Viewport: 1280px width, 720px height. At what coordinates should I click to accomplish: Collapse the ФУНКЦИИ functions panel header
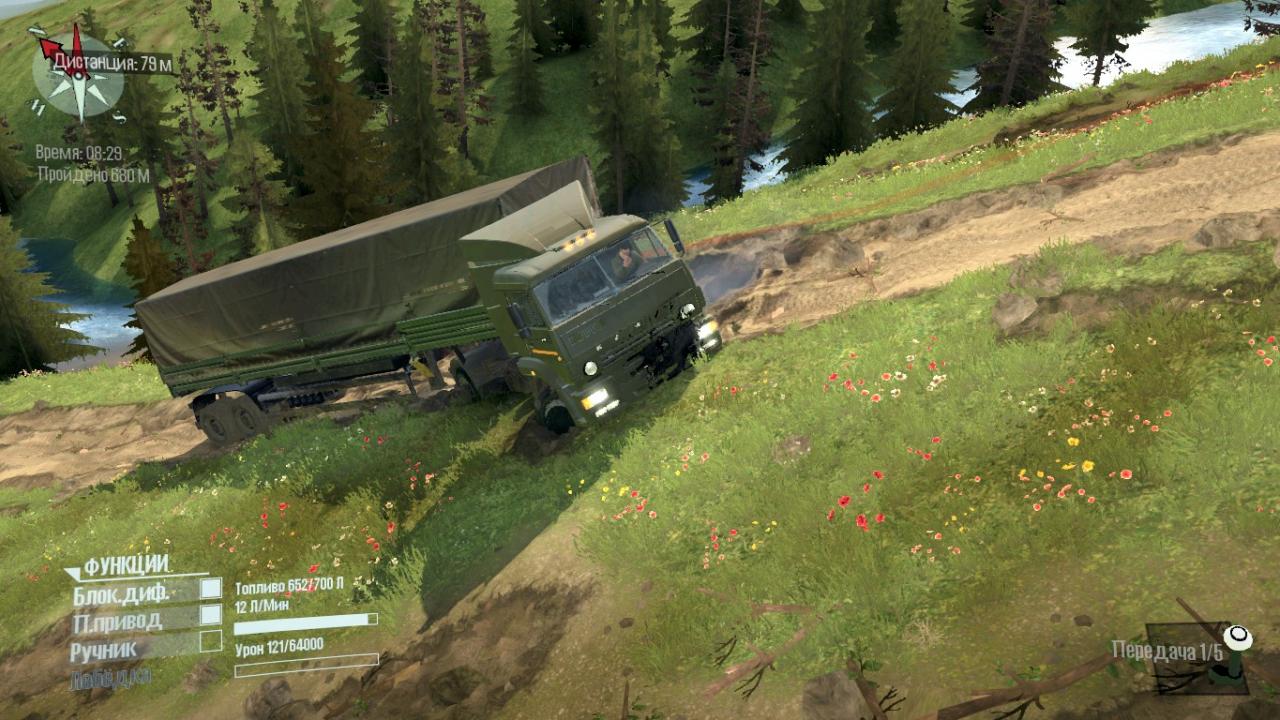click(x=122, y=566)
